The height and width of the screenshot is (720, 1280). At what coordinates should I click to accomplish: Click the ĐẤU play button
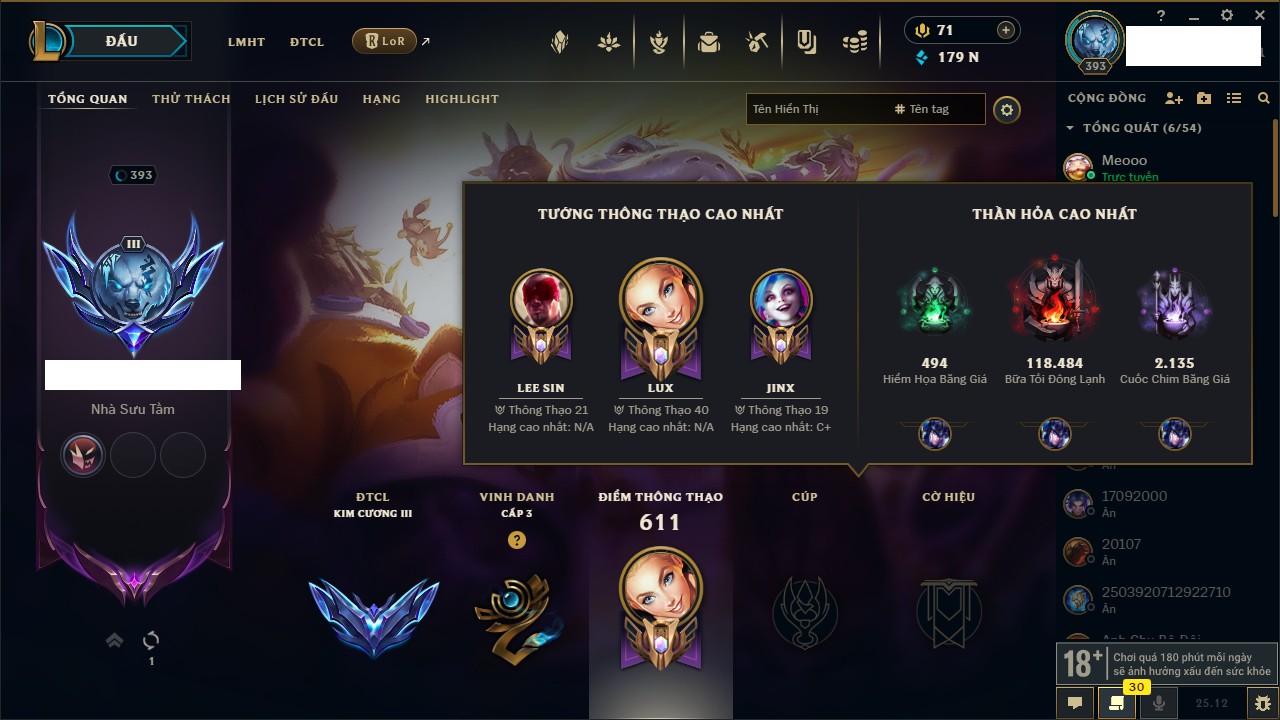[x=122, y=41]
